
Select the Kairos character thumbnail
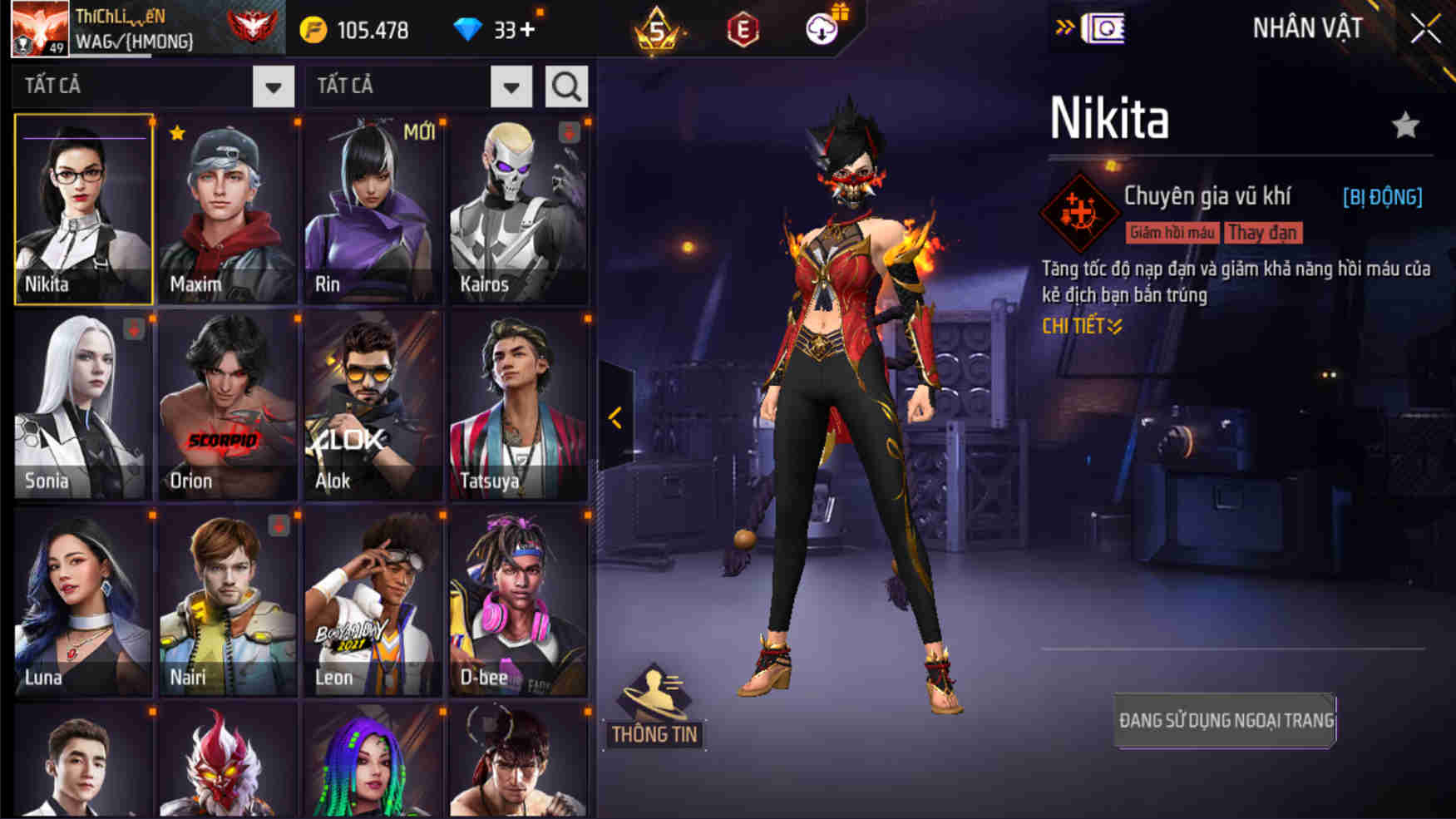[517, 208]
